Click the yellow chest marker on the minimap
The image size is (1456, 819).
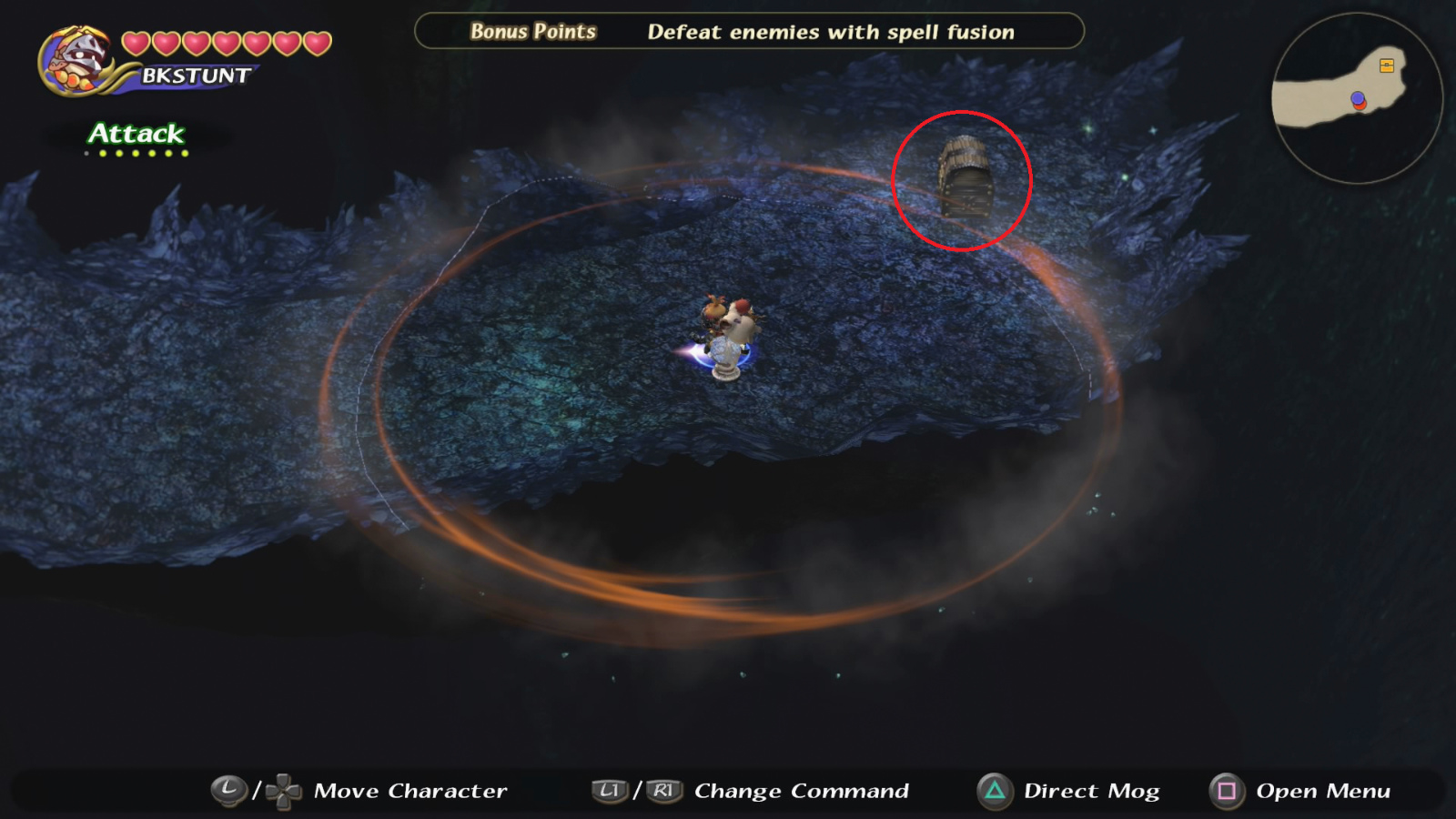(x=1385, y=66)
